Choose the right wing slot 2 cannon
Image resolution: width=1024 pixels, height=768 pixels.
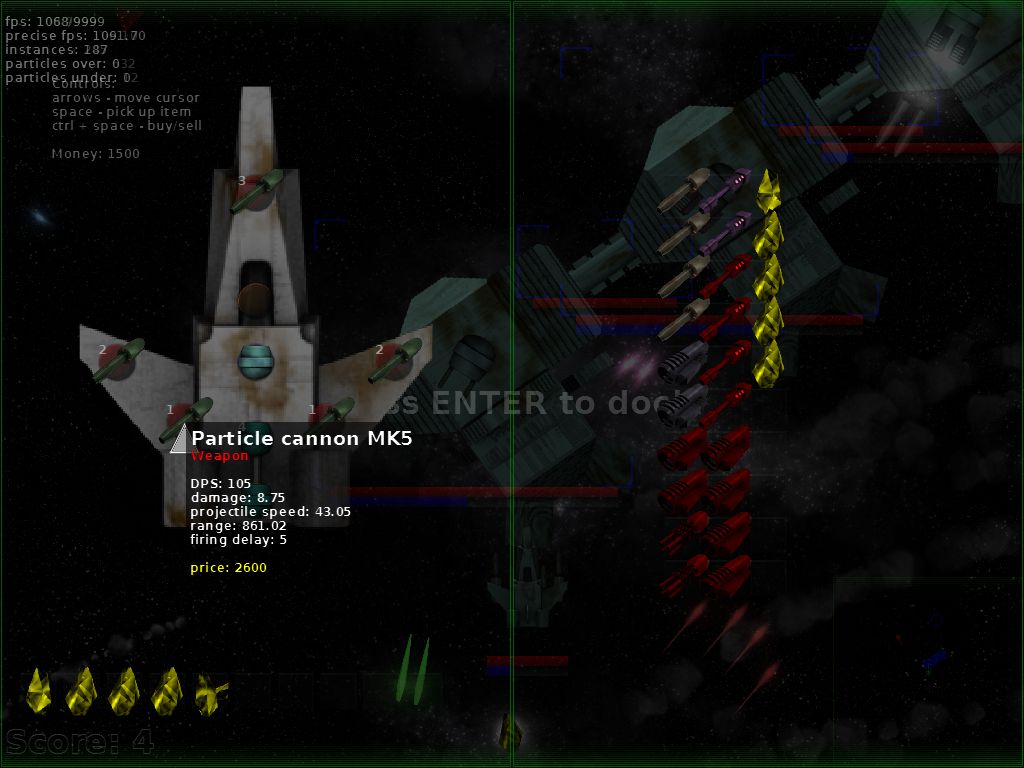394,360
